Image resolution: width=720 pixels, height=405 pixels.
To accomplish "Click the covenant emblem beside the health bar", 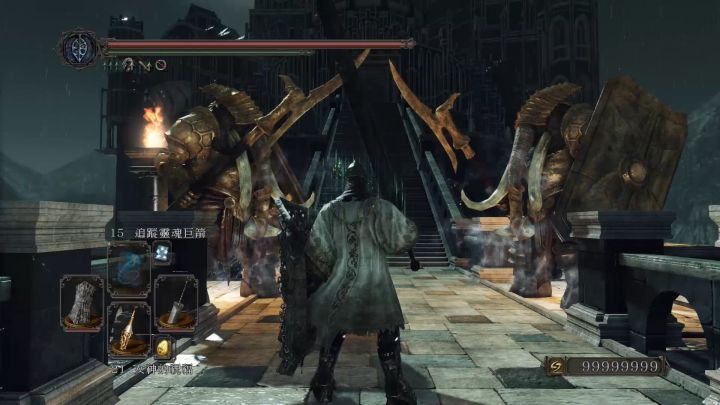I will pyautogui.click(x=77, y=48).
